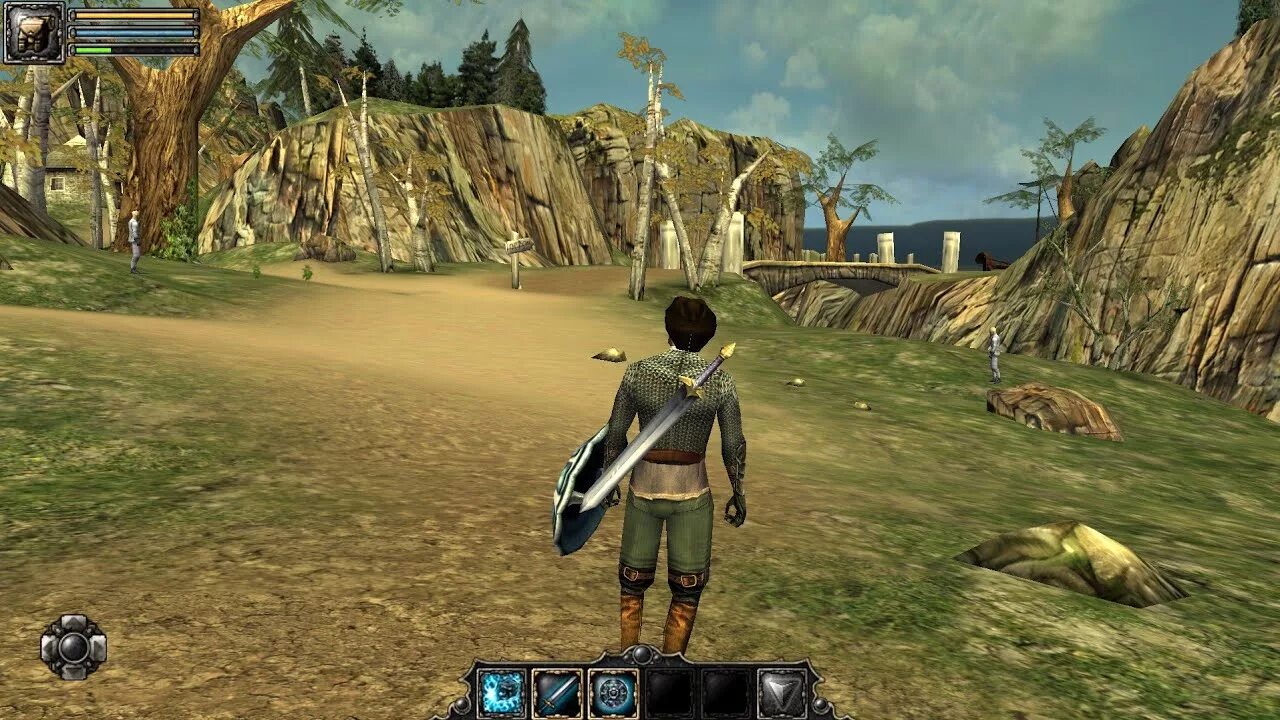Viewport: 1280px width, 720px height.
Task: Click the bottom button of the directional pad
Action: pyautogui.click(x=73, y=673)
